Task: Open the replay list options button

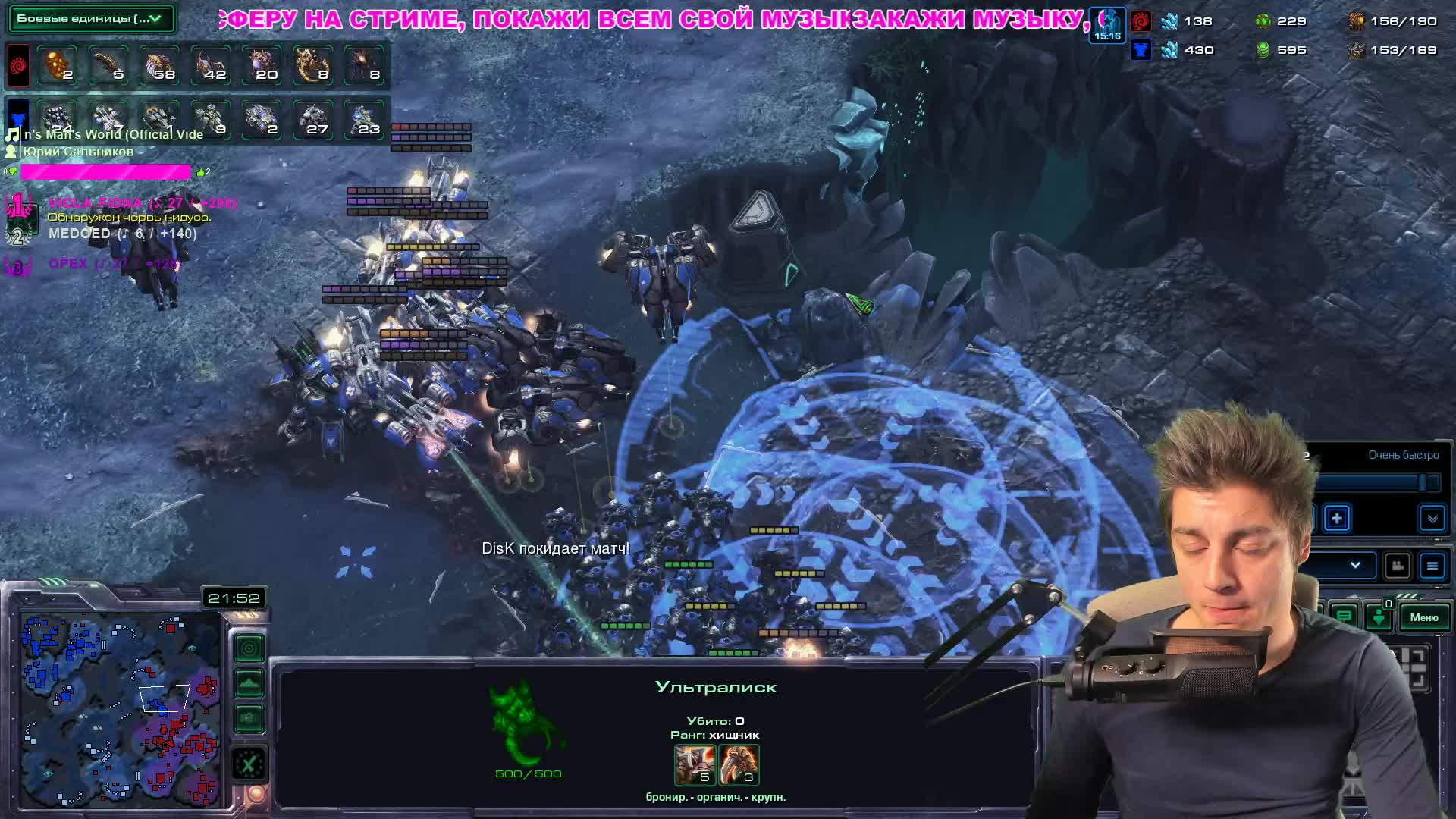Action: [1432, 566]
